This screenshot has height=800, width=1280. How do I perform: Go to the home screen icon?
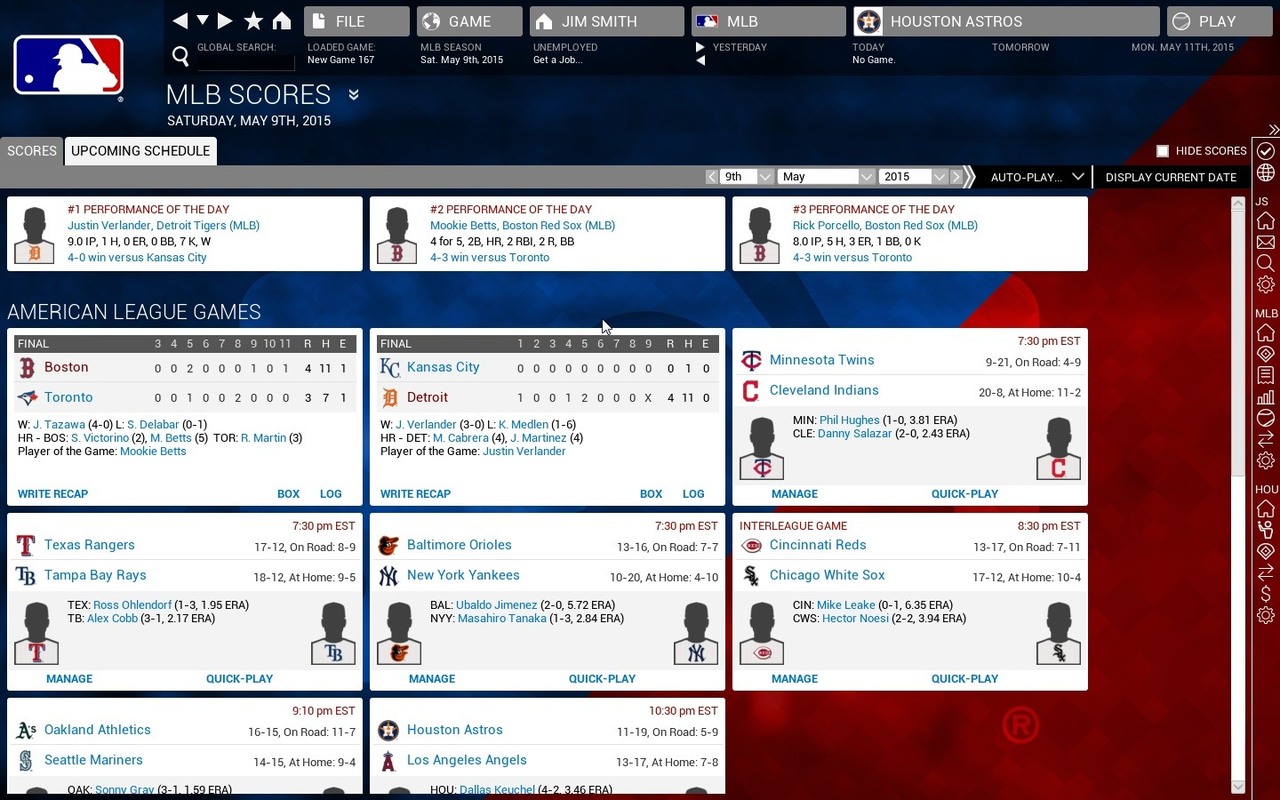pyautogui.click(x=282, y=21)
